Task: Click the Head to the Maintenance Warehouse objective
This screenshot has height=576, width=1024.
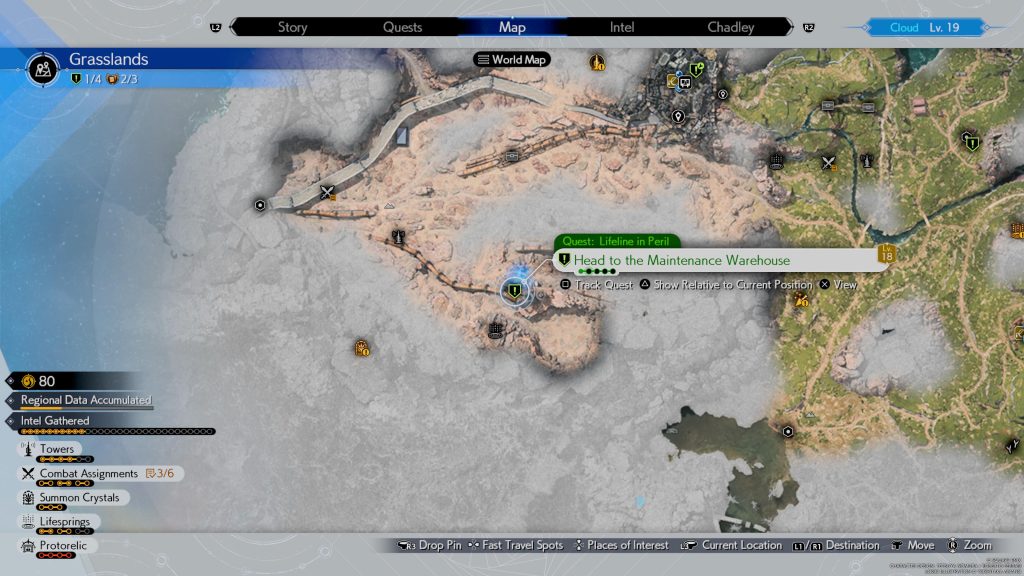Action: 681,261
